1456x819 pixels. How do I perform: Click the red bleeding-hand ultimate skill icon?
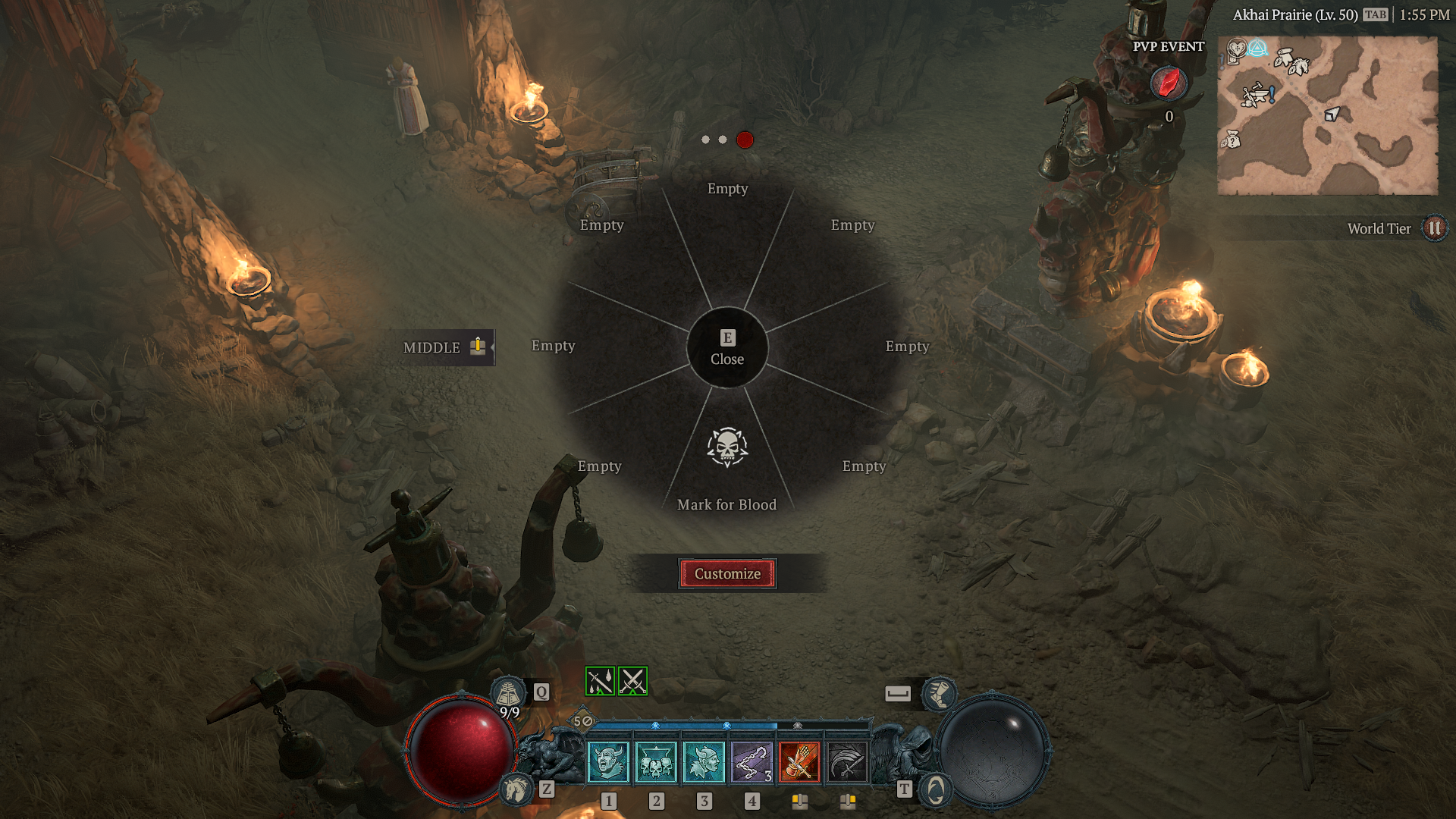click(x=801, y=761)
